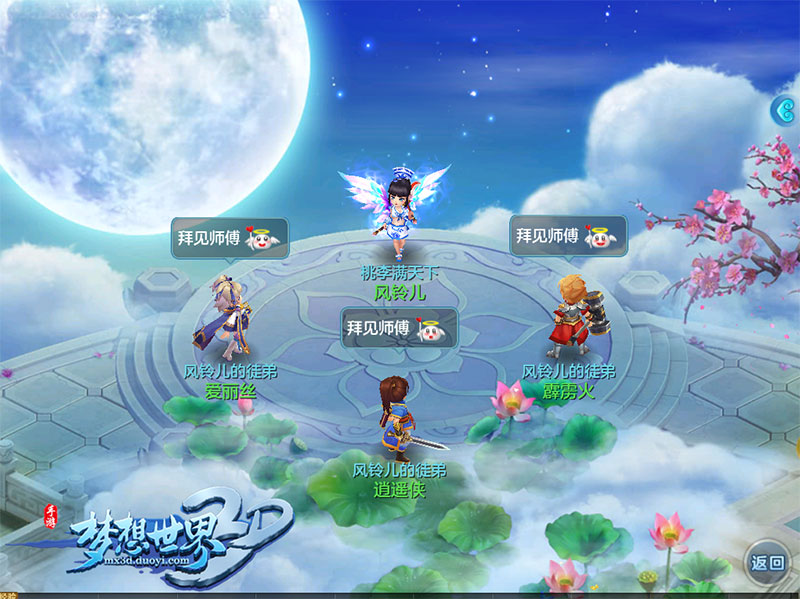Image resolution: width=800 pixels, height=599 pixels.
Task: Expand the side panel with the blue arrow
Action: click(x=787, y=109)
